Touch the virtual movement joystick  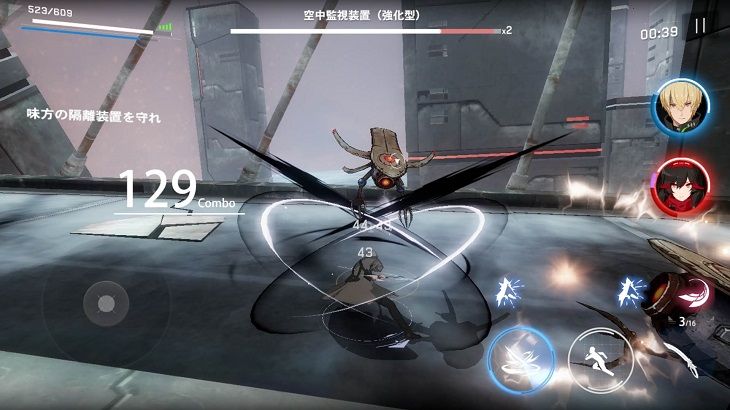(x=105, y=302)
